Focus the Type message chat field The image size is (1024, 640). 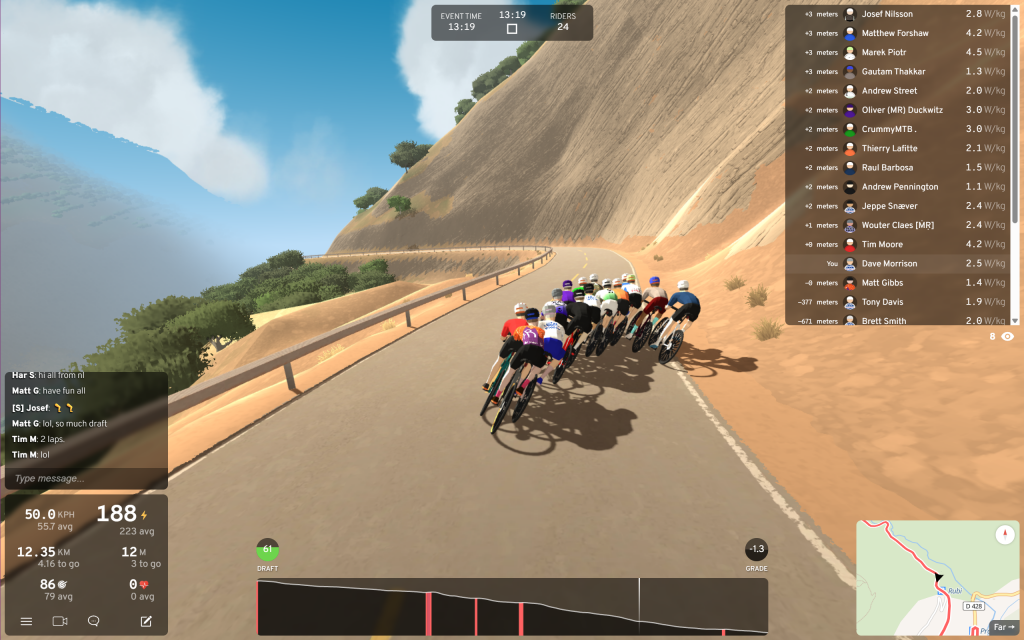[x=85, y=478]
